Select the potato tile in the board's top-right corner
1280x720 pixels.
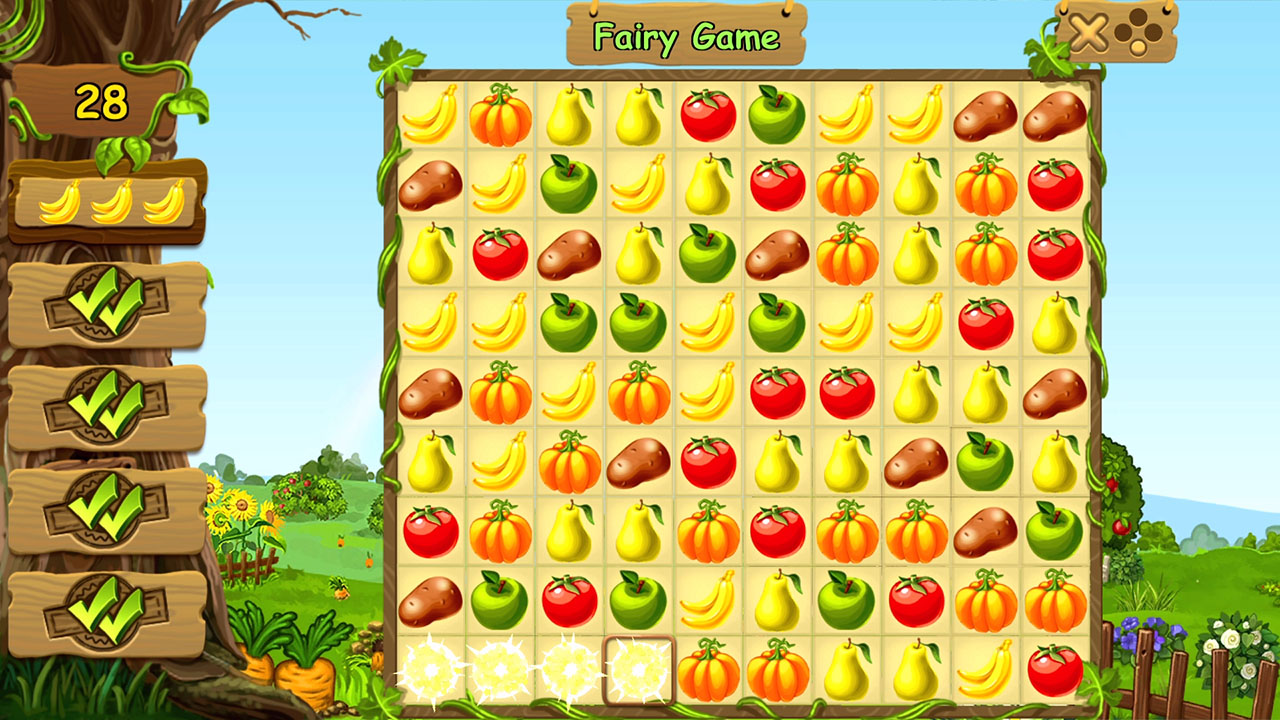point(1052,118)
